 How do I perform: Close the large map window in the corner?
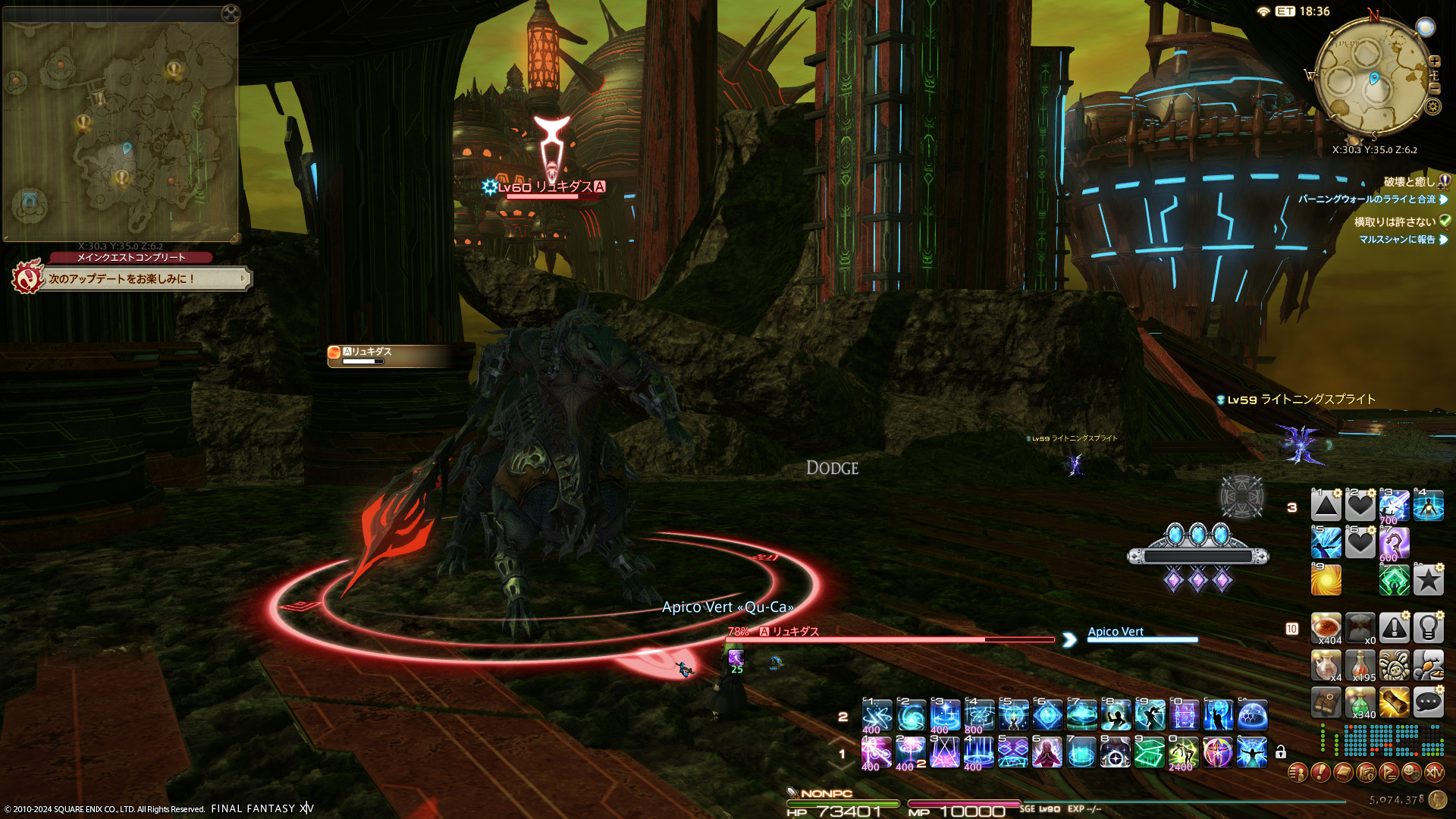tap(231, 13)
